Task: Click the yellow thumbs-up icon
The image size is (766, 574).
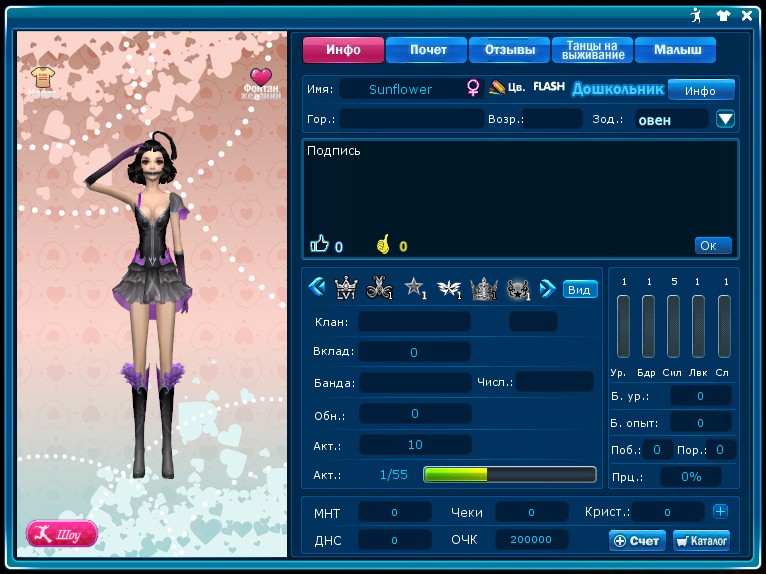Action: (382, 243)
